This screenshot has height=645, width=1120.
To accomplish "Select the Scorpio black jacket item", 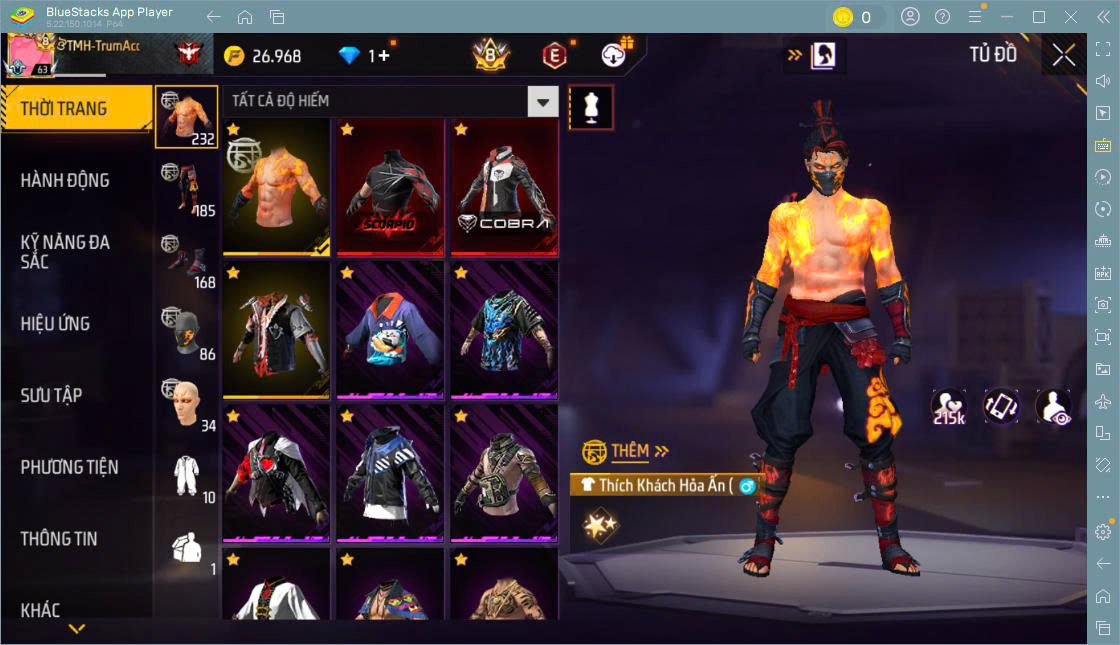I will (x=390, y=187).
